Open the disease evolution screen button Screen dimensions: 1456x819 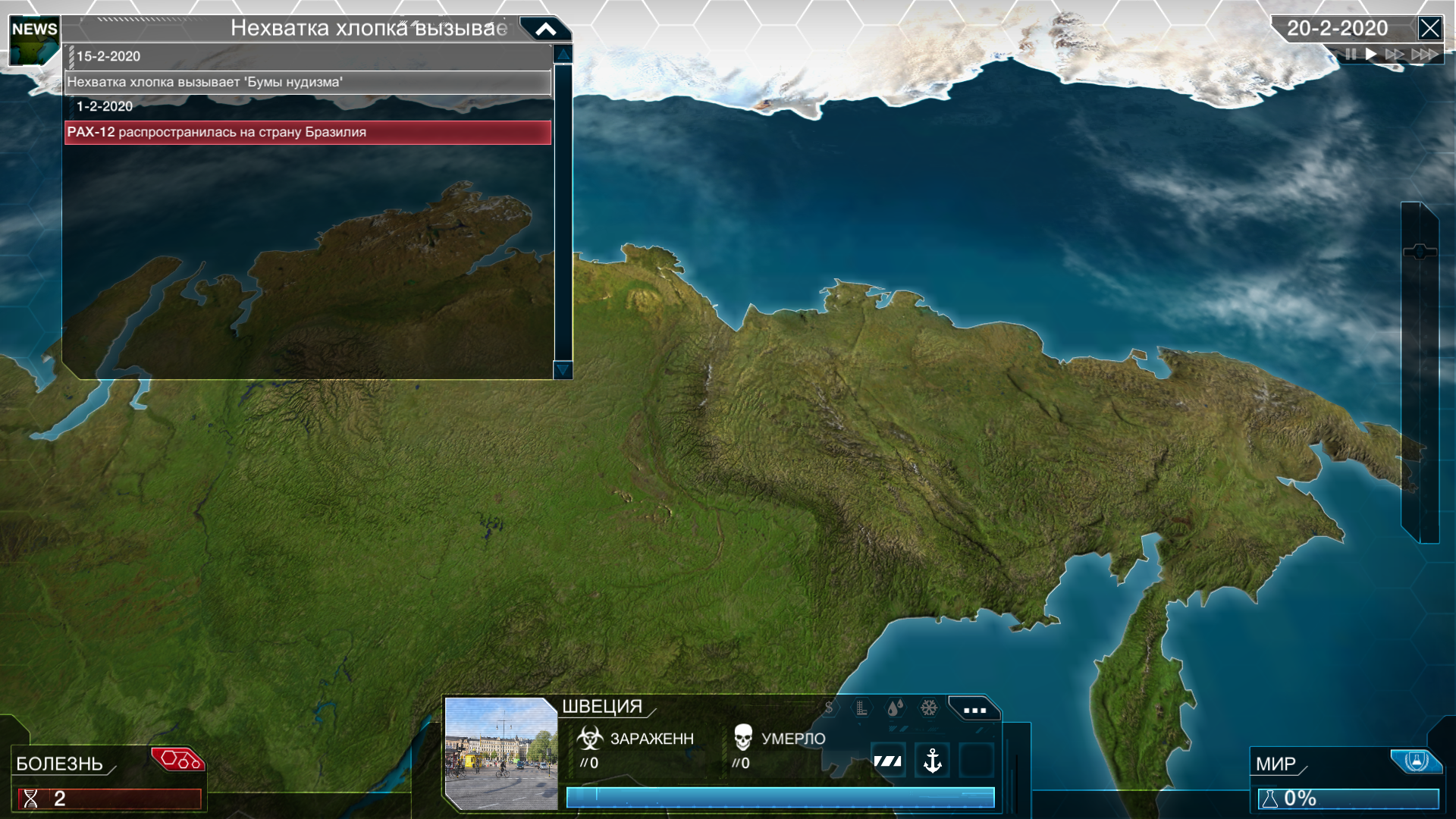click(x=179, y=759)
